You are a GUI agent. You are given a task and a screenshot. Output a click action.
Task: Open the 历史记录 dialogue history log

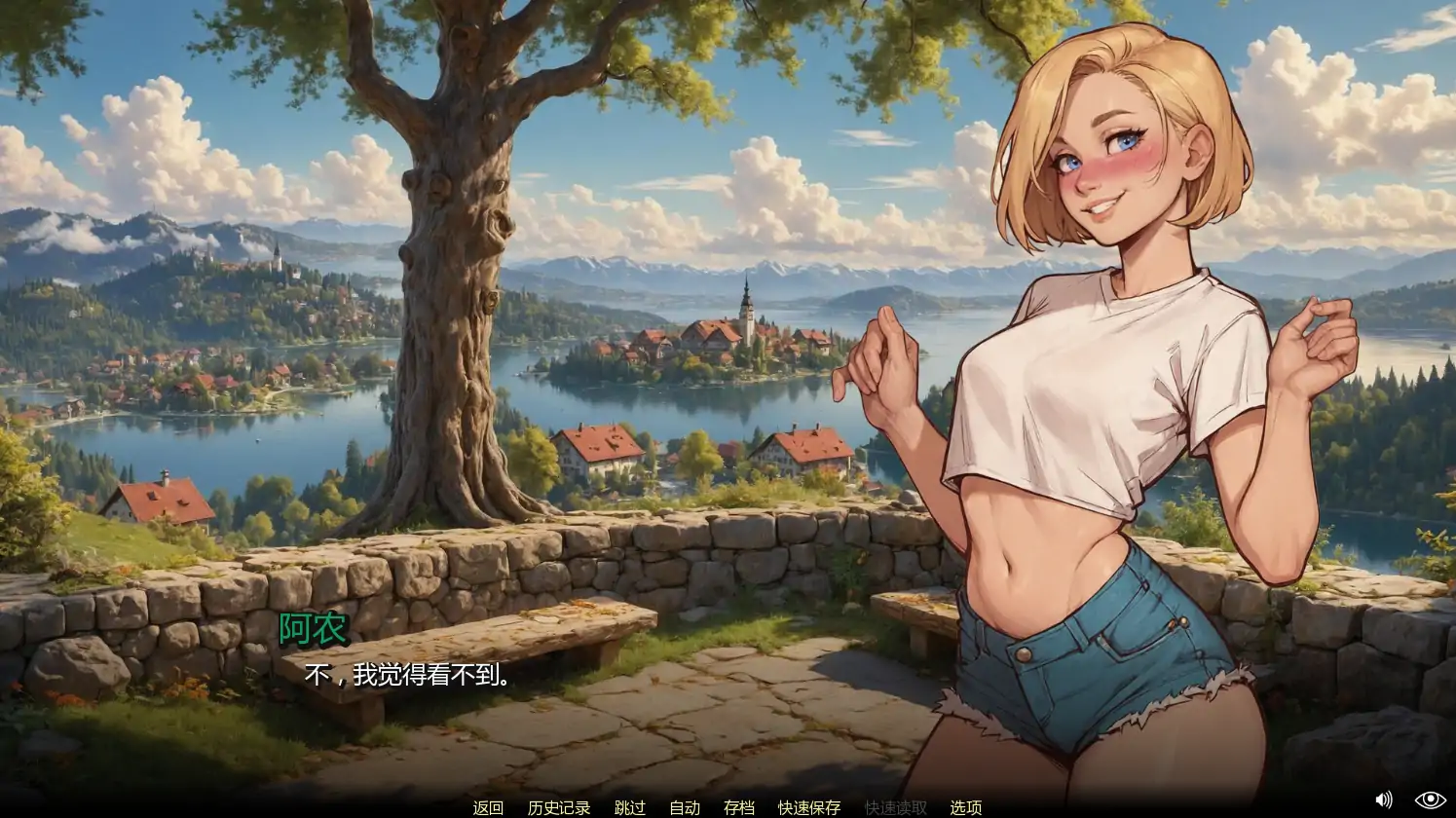tap(557, 808)
